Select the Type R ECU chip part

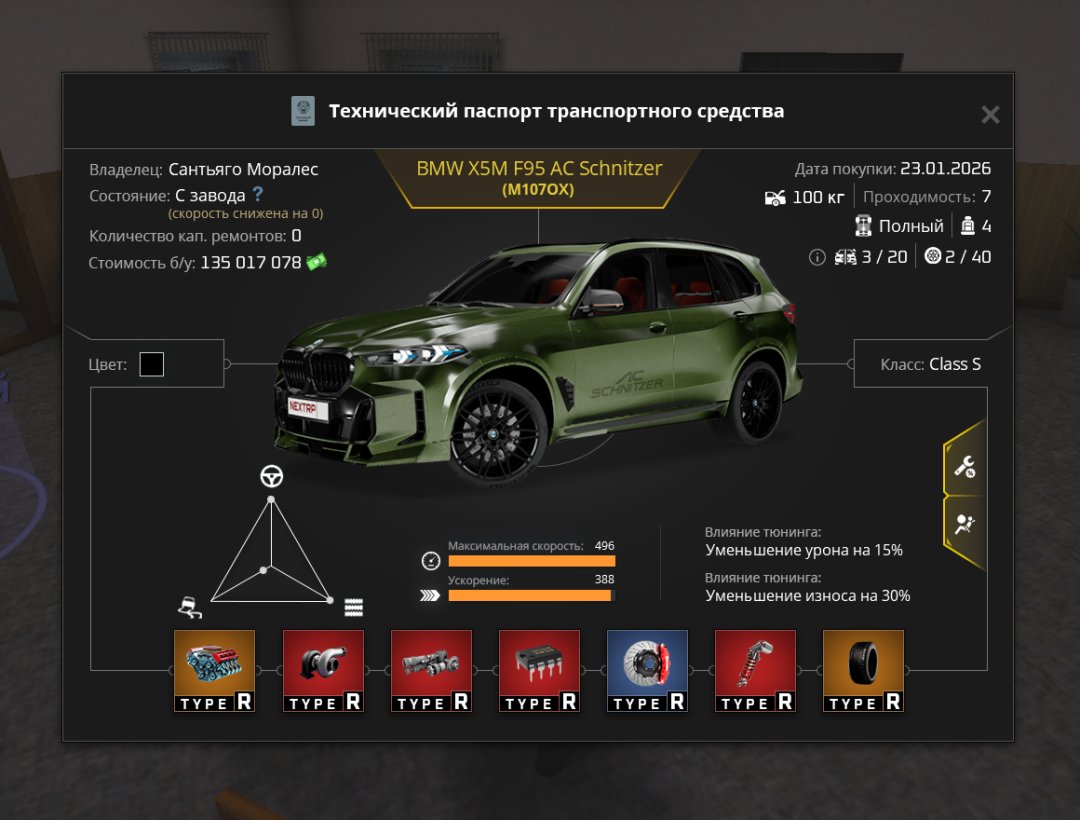pyautogui.click(x=538, y=670)
